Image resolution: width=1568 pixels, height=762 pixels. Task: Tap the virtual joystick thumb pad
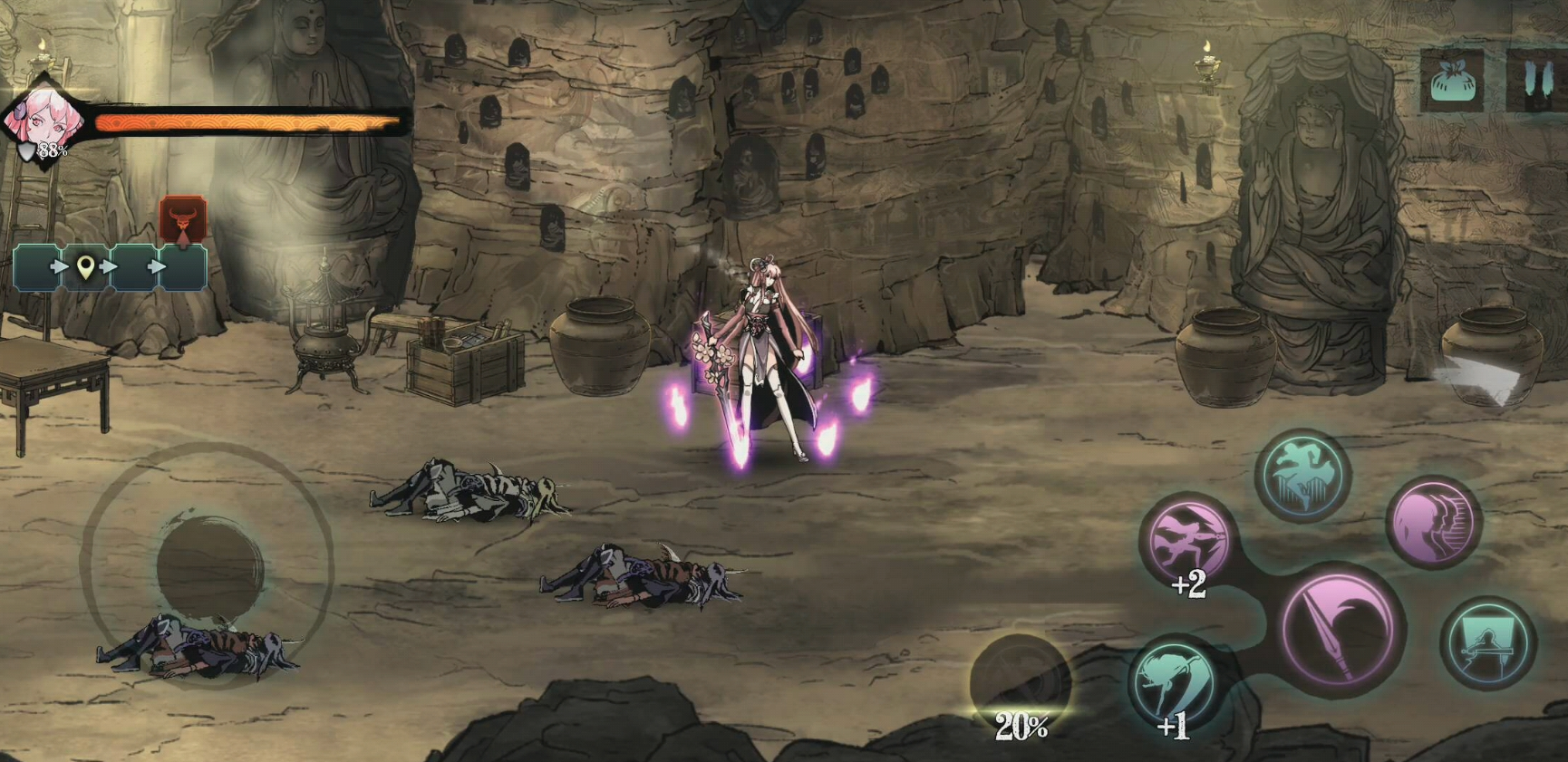(x=209, y=564)
